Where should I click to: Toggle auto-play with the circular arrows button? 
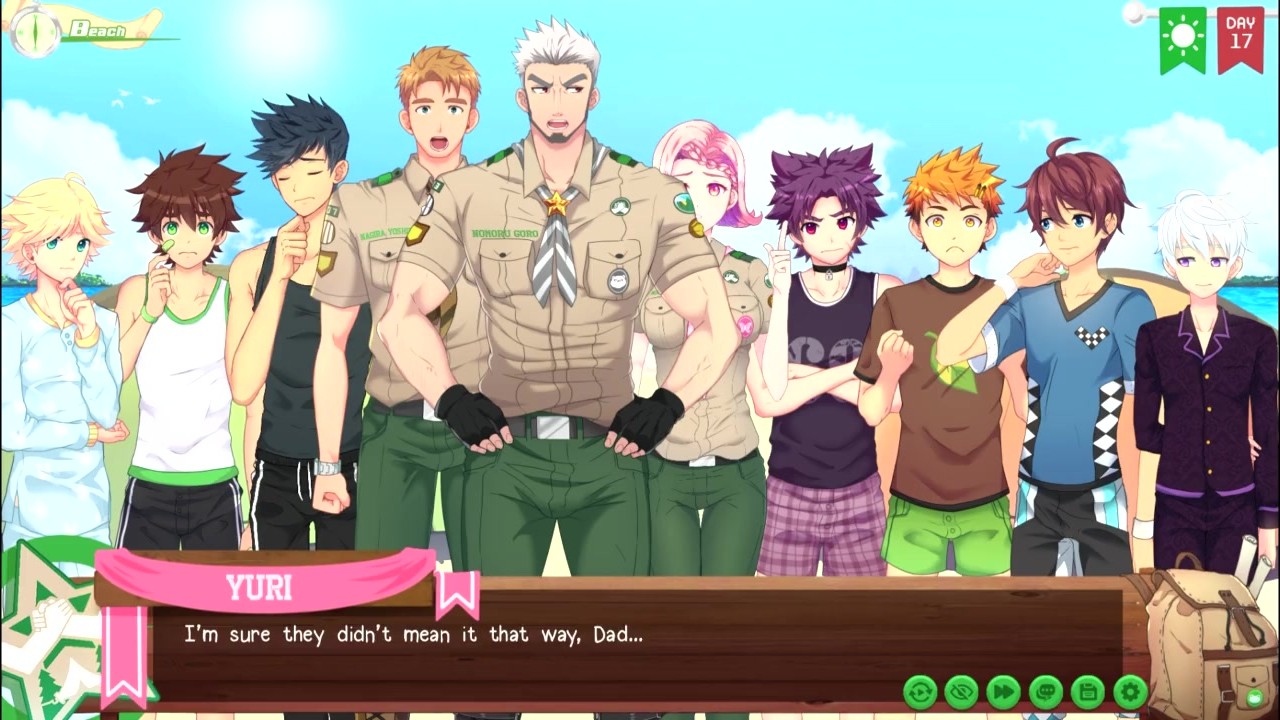click(x=920, y=691)
